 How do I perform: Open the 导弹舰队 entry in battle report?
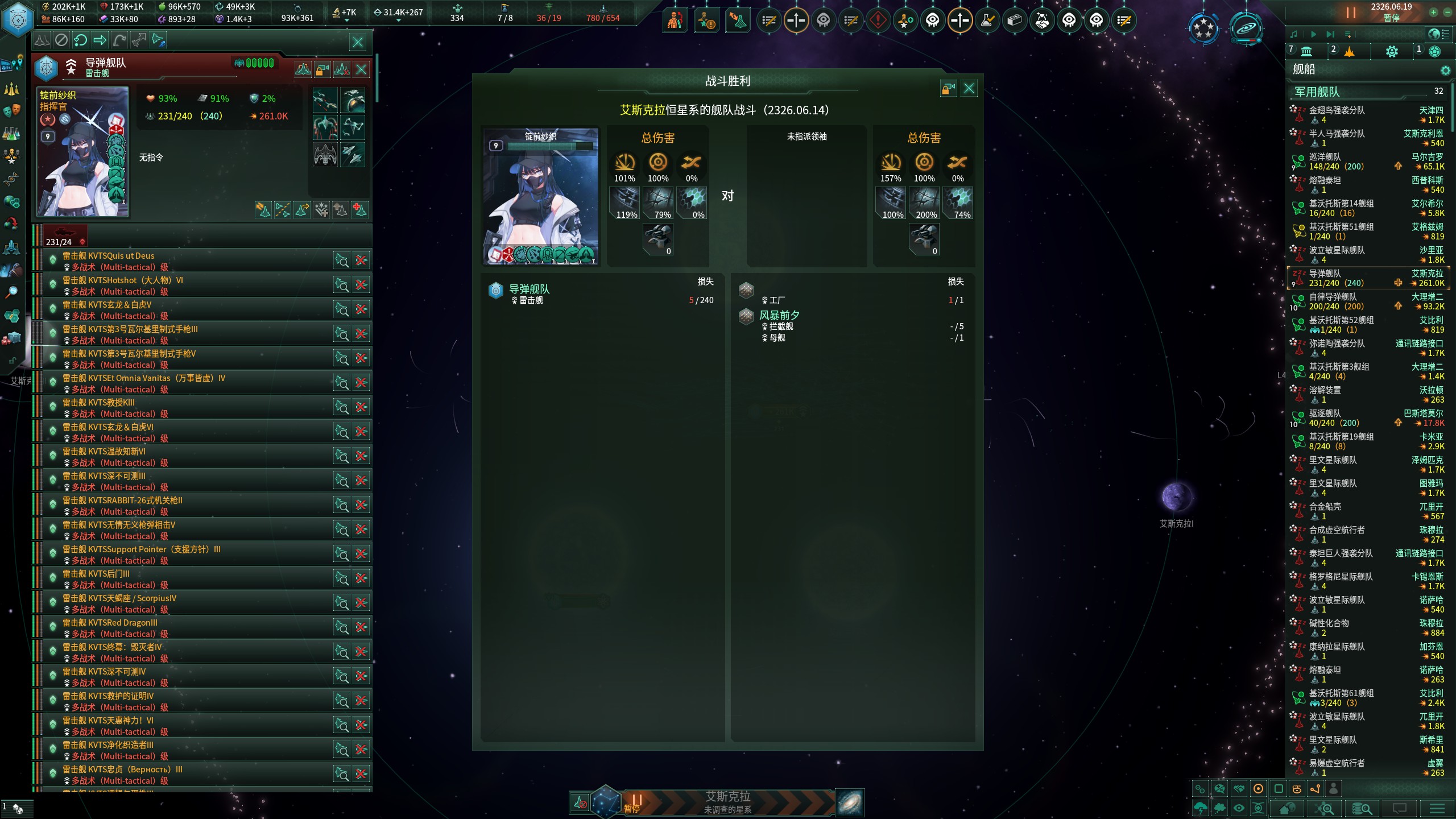529,289
